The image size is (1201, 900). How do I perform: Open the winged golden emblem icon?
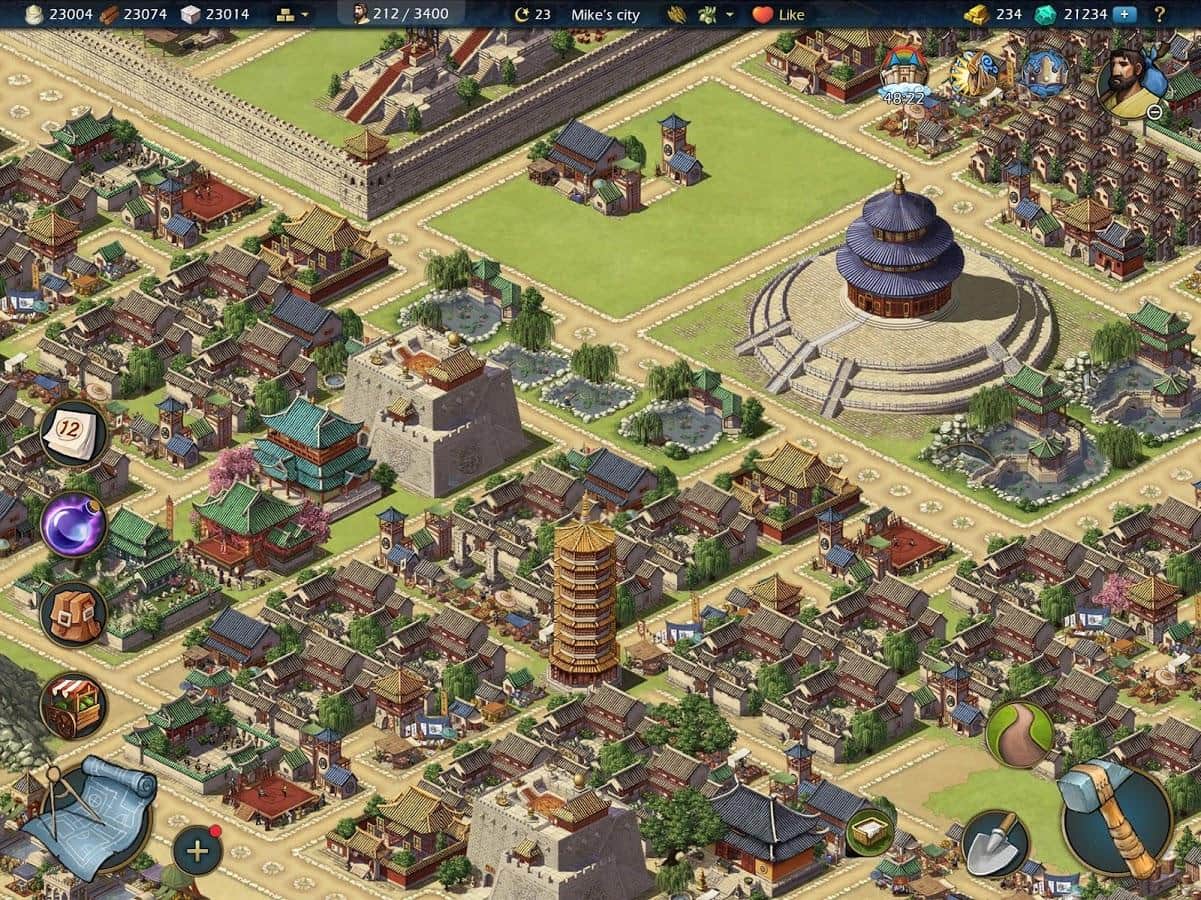click(973, 73)
